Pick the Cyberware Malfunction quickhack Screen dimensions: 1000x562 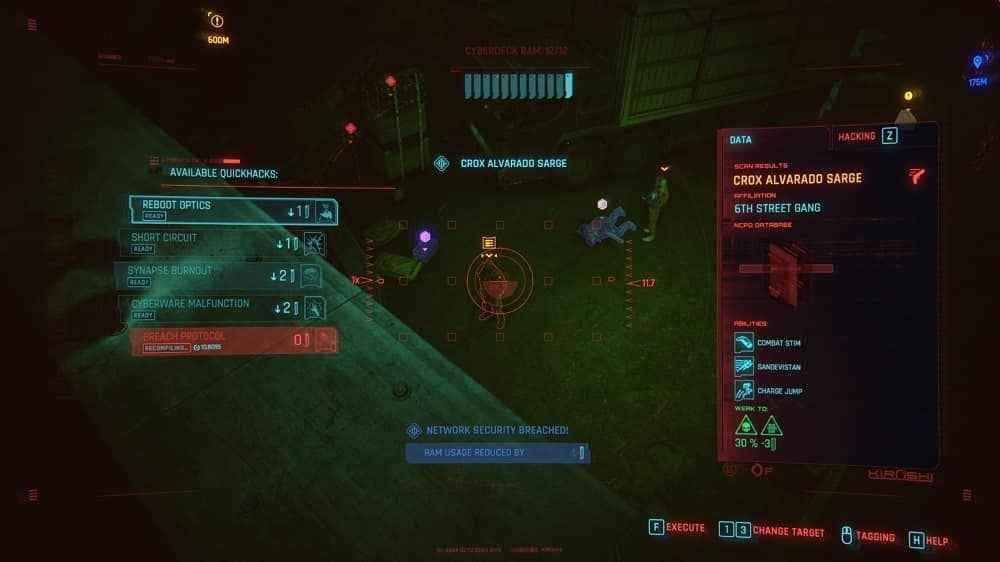(230, 308)
